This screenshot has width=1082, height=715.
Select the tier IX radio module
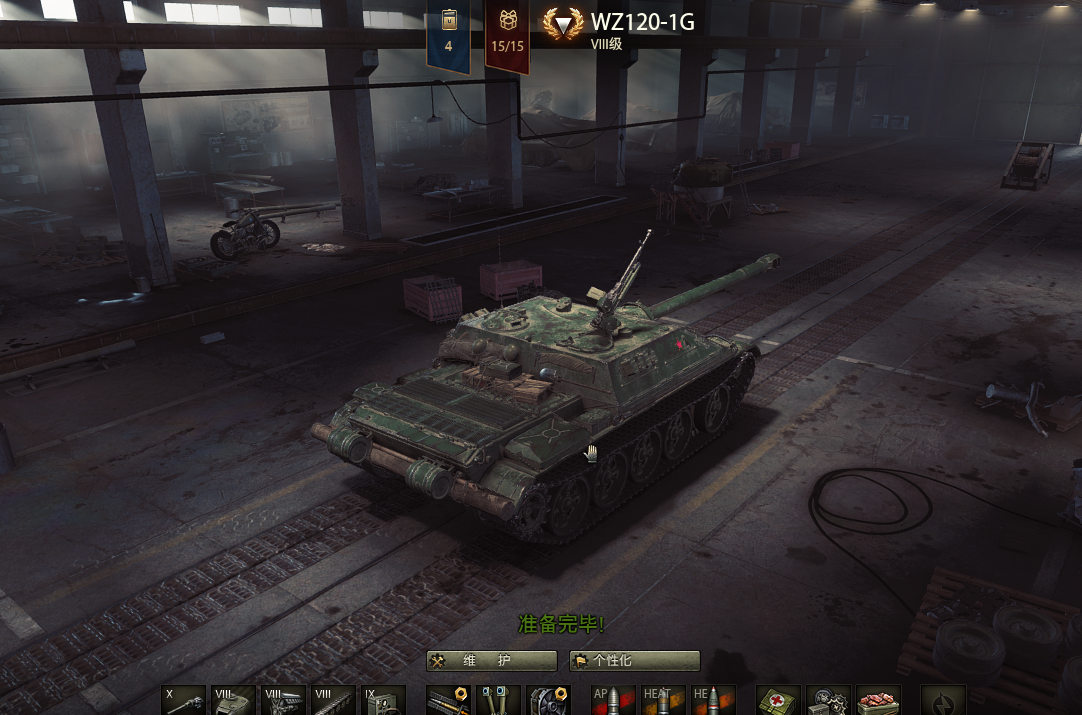383,700
